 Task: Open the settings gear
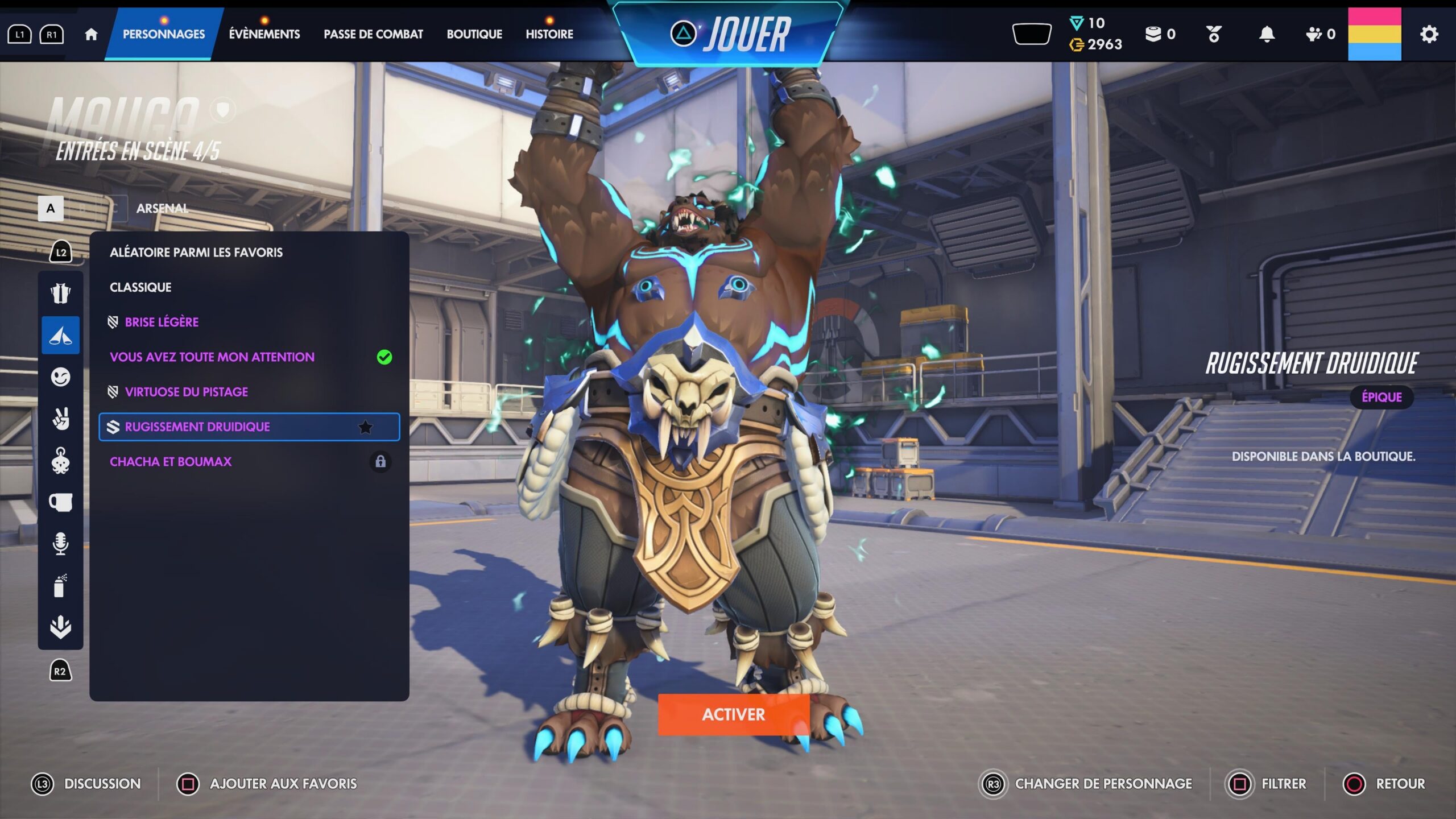click(1429, 34)
